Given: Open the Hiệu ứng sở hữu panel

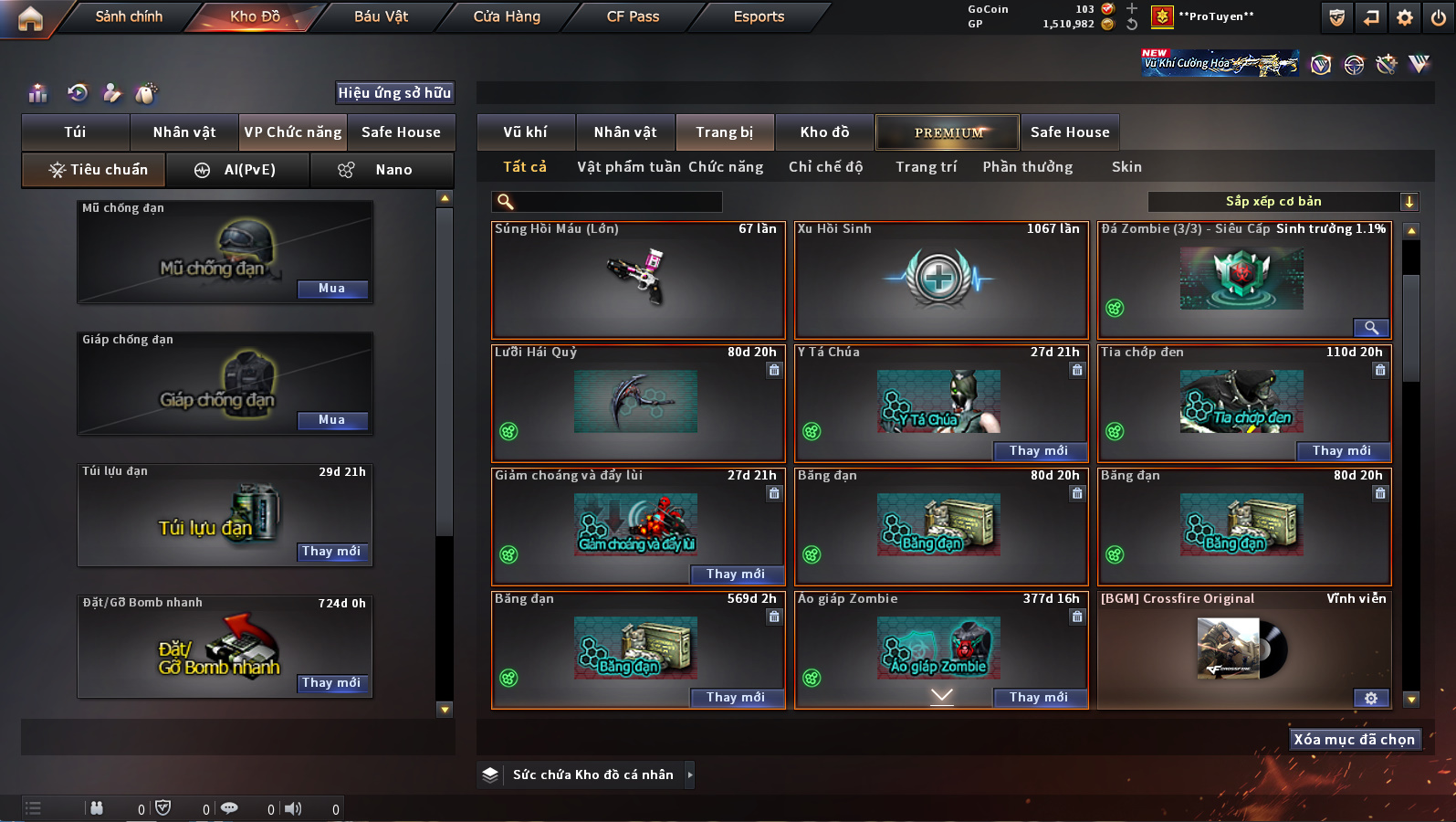Looking at the screenshot, I should coord(394,93).
